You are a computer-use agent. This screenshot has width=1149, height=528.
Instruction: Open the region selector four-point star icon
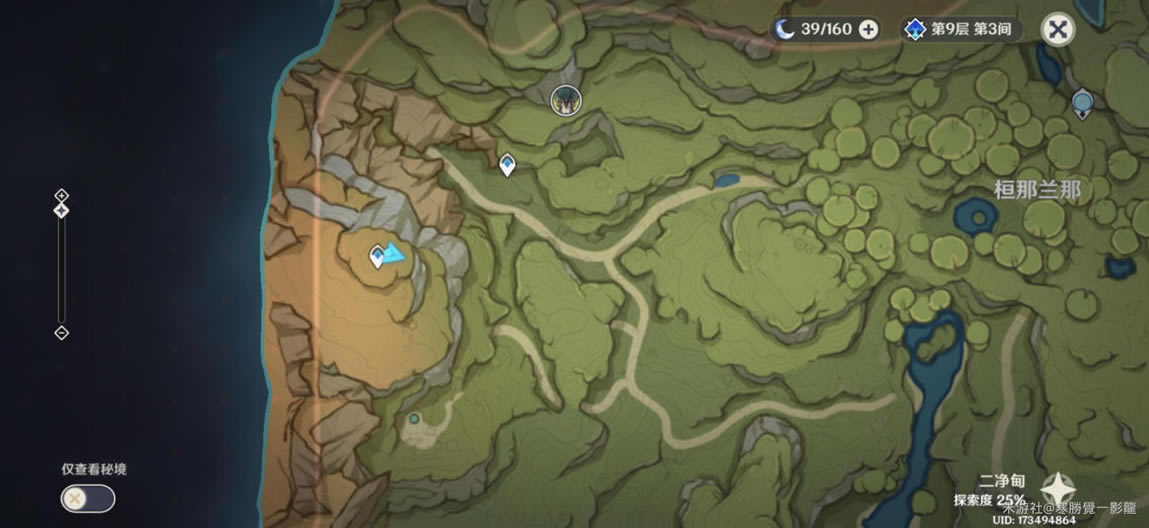1058,488
